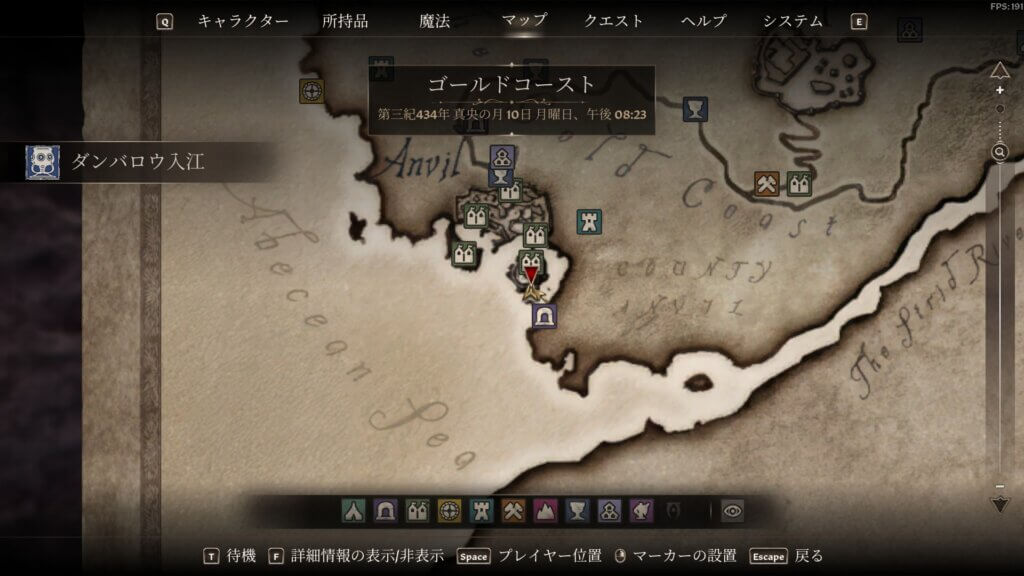The width and height of the screenshot is (1024, 576).
Task: Toggle the mountain peaks map filter
Action: 545,511
